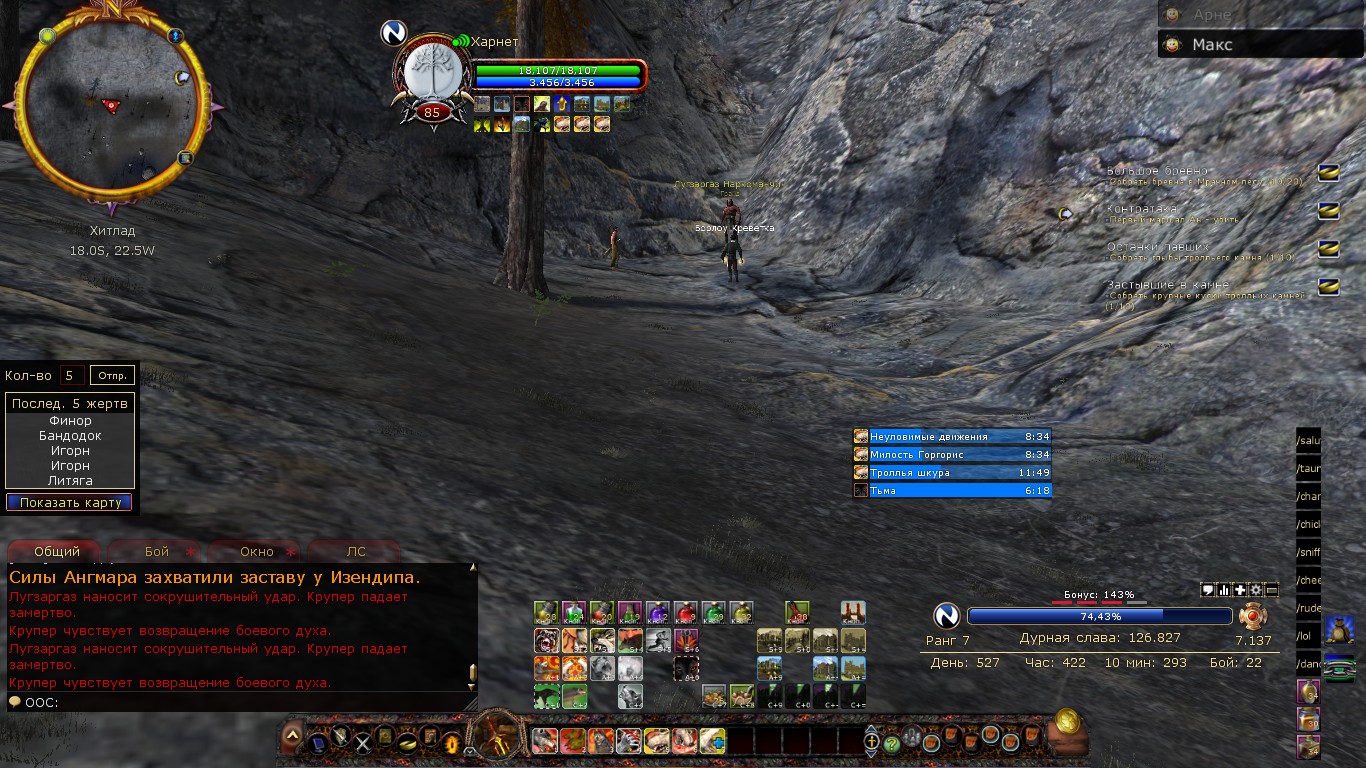
Task: Trigger the /lol emote shortcut
Action: pyautogui.click(x=1309, y=635)
